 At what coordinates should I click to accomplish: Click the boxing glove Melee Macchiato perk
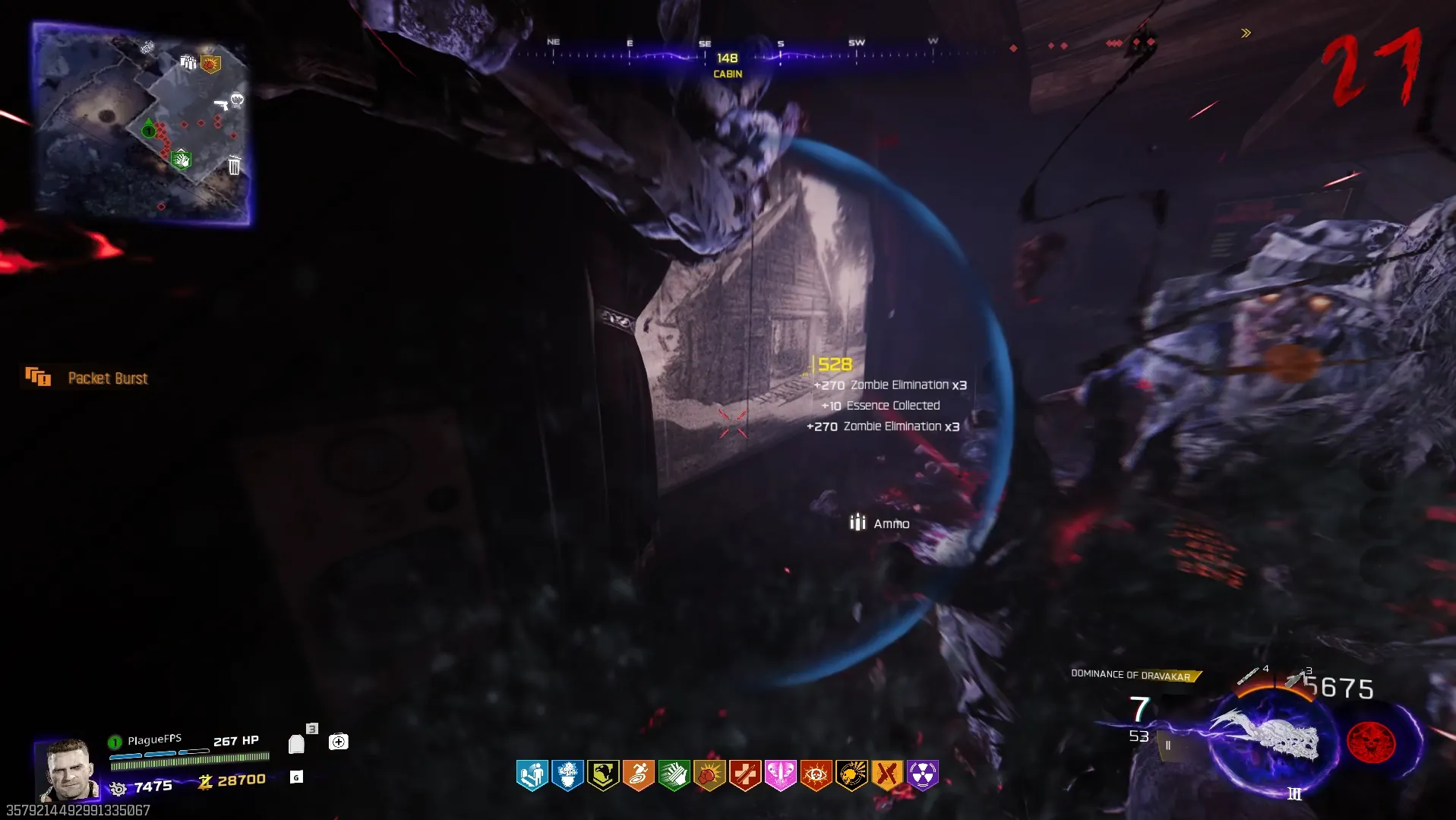[x=709, y=775]
